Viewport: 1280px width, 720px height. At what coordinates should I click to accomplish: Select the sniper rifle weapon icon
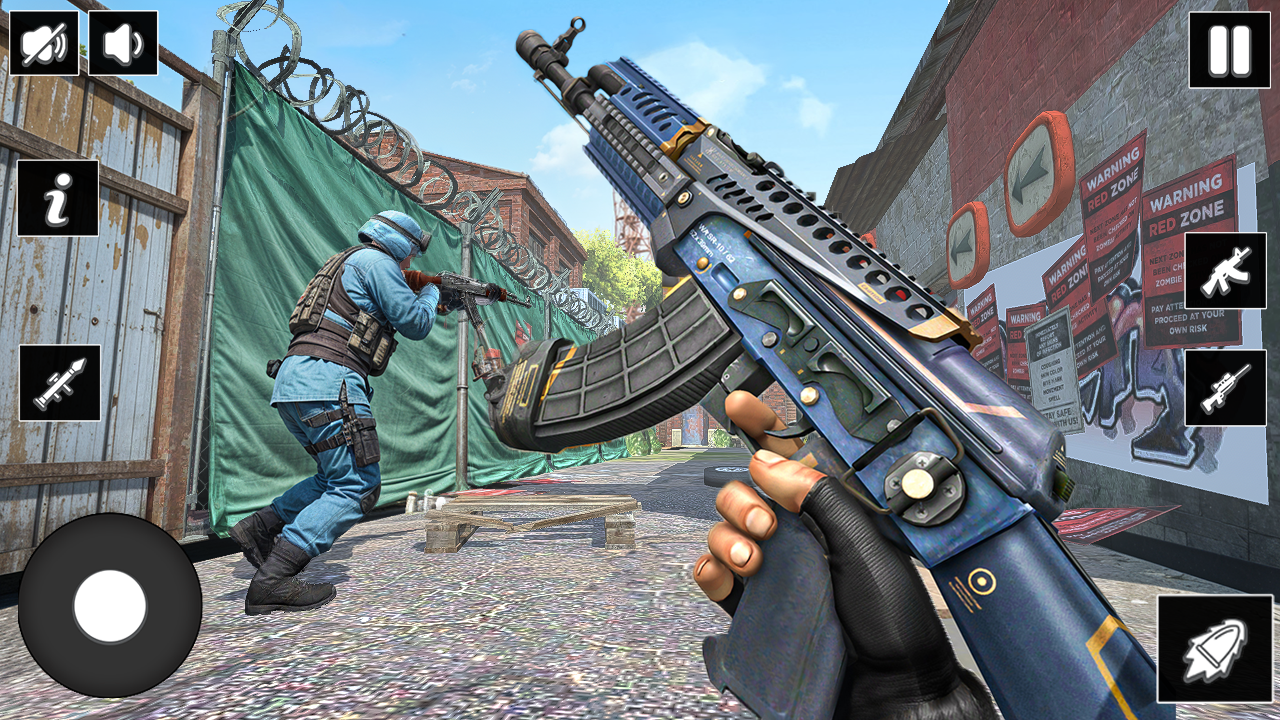[1228, 388]
